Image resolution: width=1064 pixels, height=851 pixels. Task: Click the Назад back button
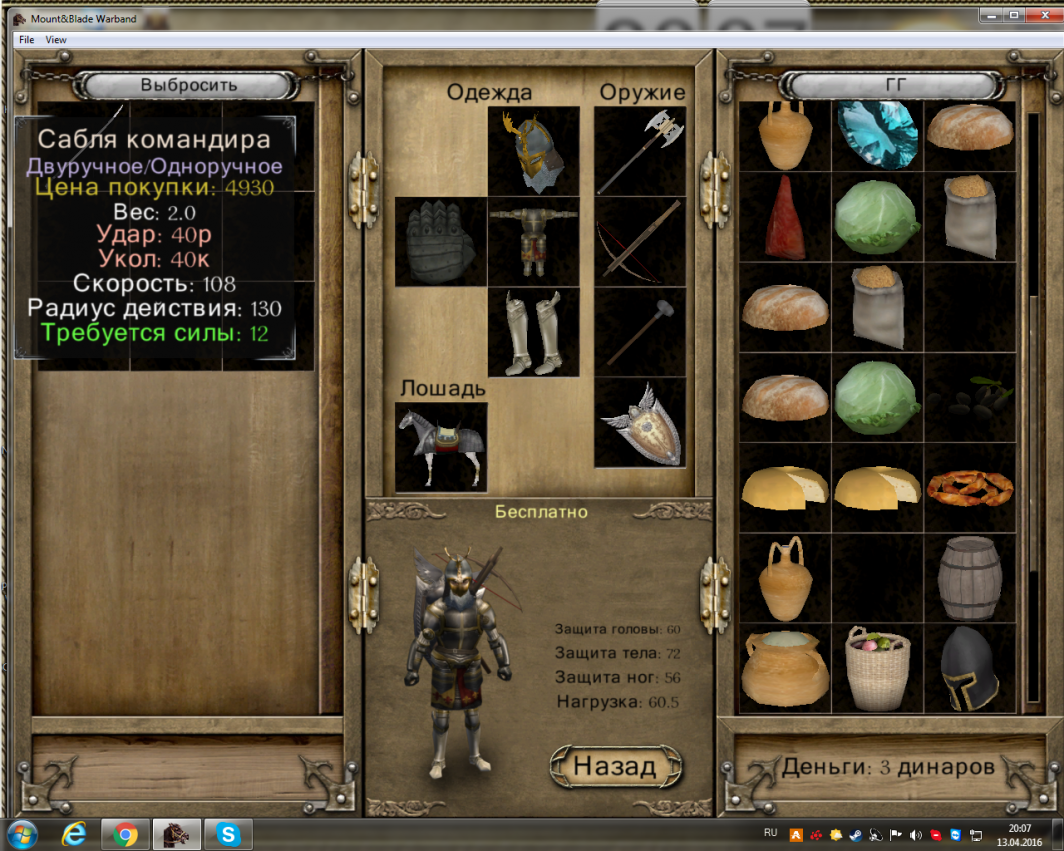tap(616, 766)
